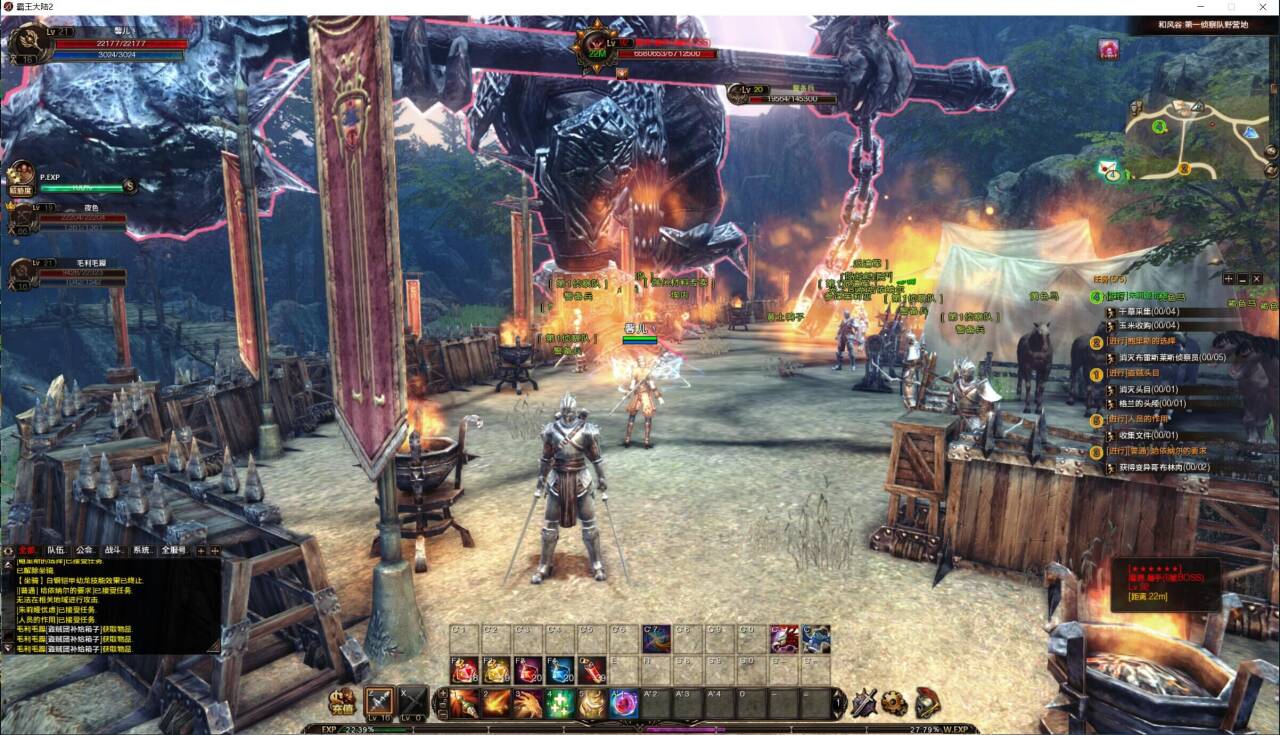The height and width of the screenshot is (735, 1280).
Task: Open the chat settings gear icon
Action: pos(9,550)
